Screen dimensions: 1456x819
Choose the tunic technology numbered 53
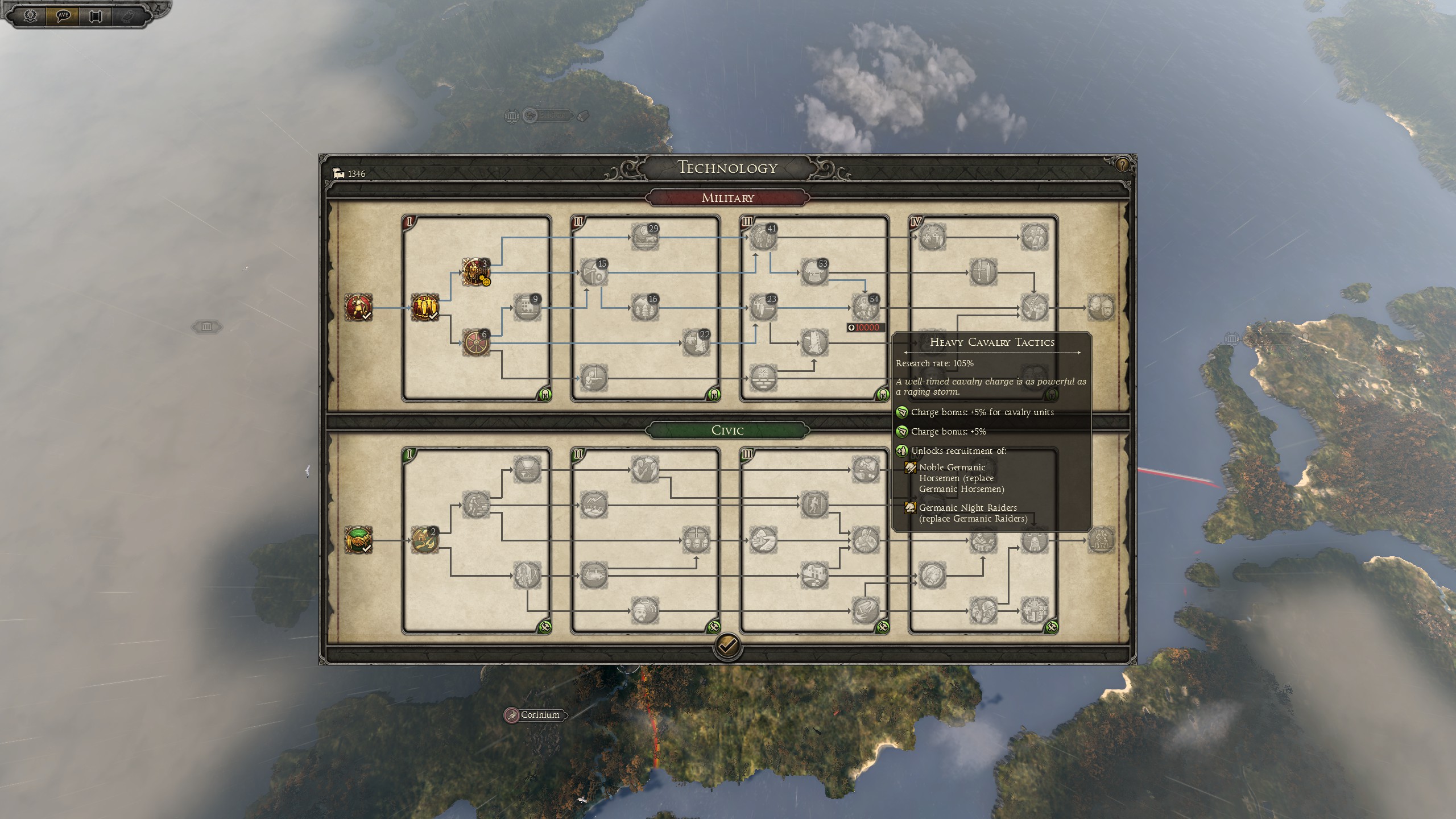(813, 272)
